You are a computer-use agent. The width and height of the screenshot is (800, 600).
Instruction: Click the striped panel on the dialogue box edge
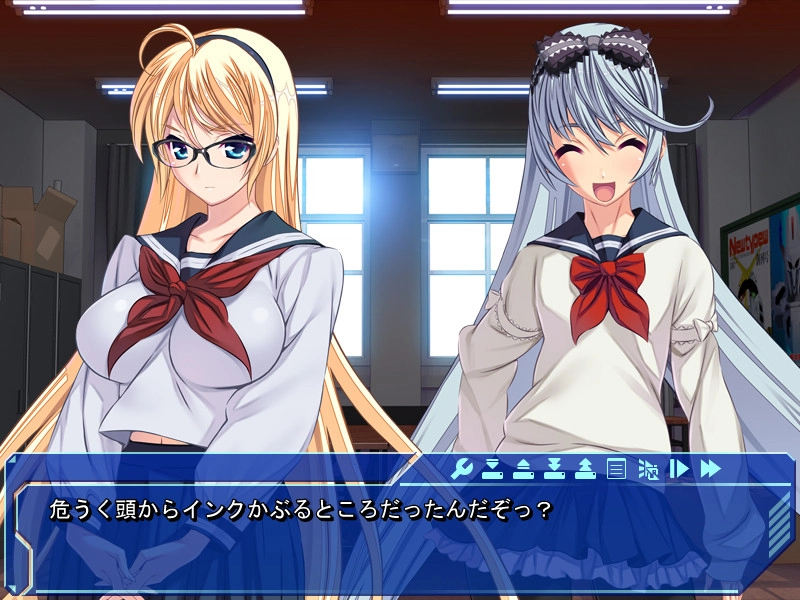tap(779, 528)
